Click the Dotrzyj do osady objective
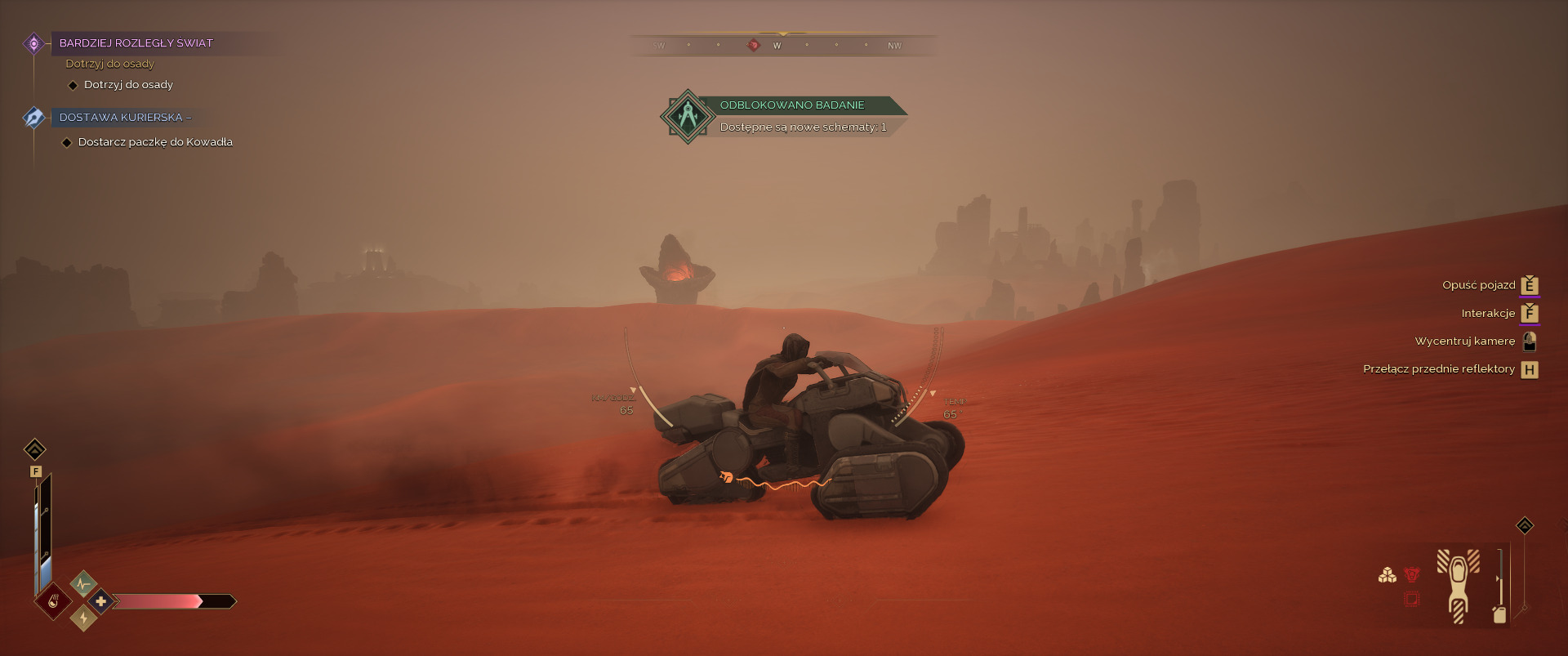Screen dimensions: 1568x656 tap(128, 85)
